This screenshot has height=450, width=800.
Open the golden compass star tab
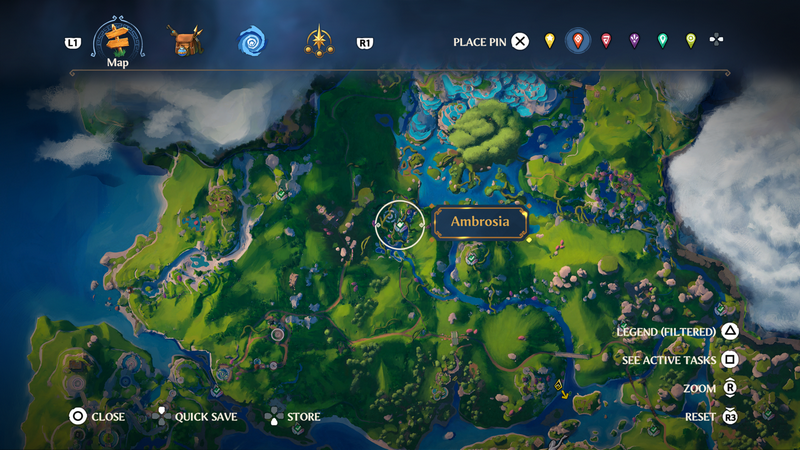(319, 41)
